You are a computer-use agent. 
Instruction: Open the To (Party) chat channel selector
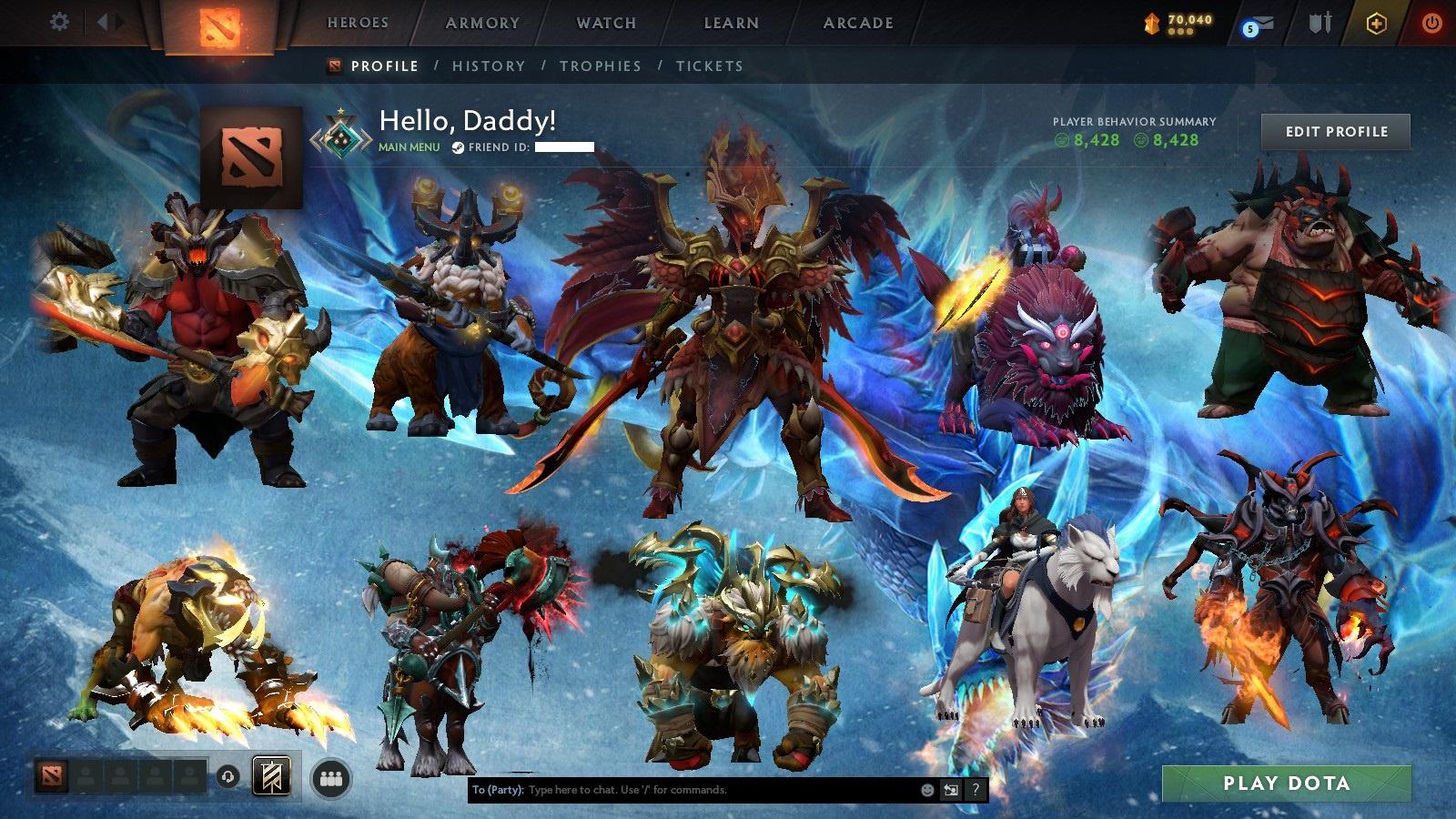[494, 790]
